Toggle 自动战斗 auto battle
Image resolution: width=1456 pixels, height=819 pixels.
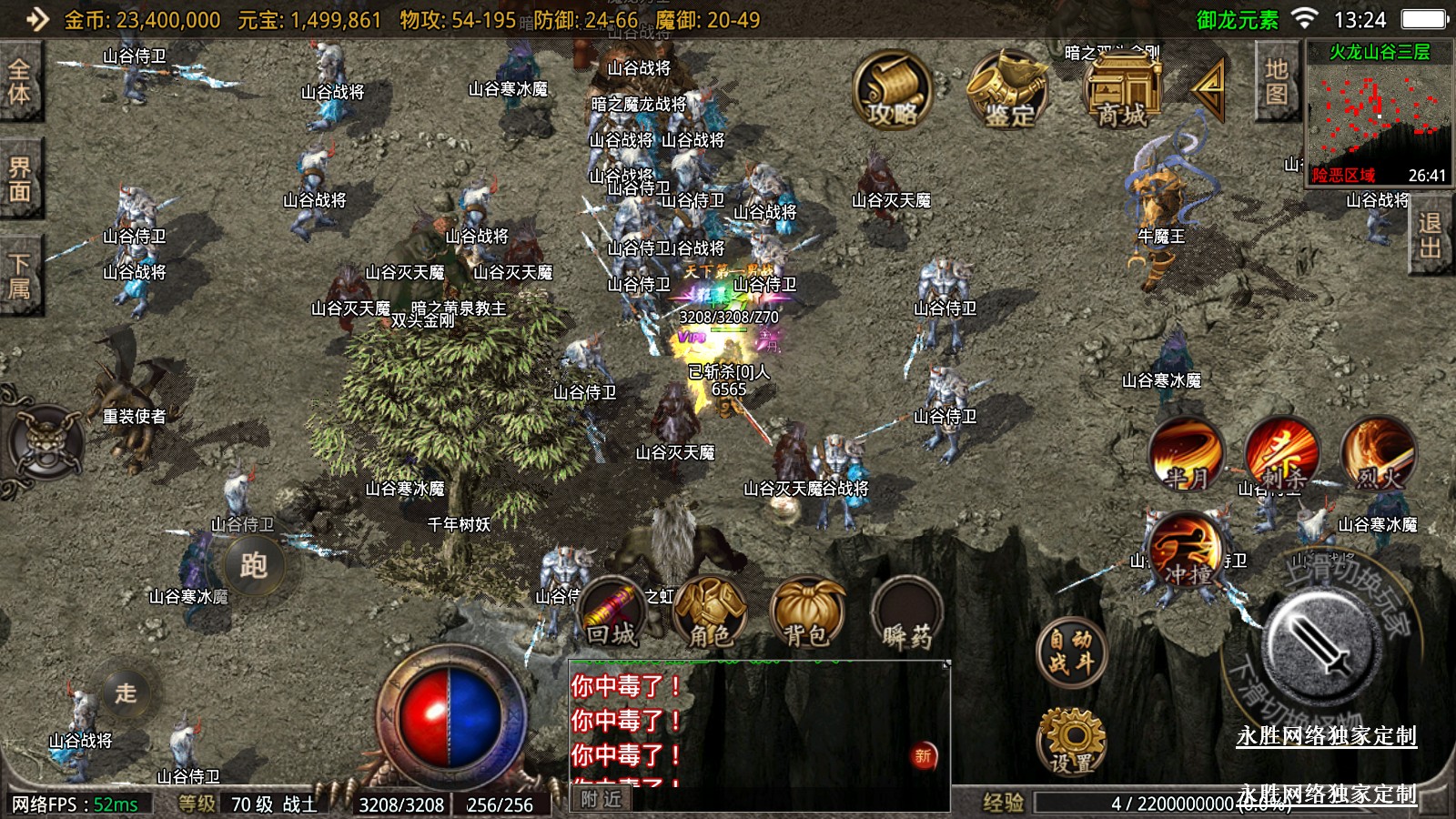click(1070, 652)
